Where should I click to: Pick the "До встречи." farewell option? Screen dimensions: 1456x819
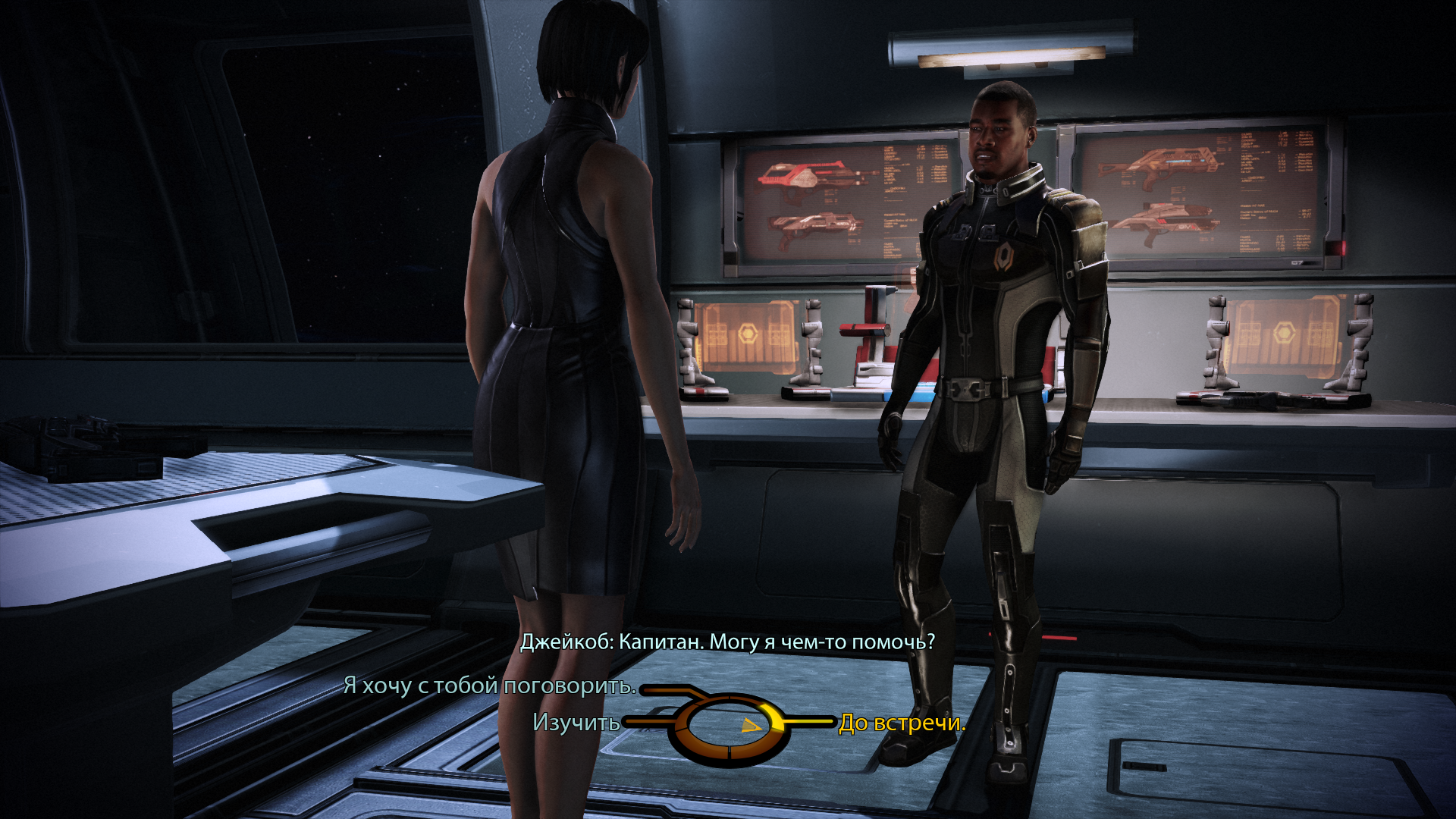point(902,723)
